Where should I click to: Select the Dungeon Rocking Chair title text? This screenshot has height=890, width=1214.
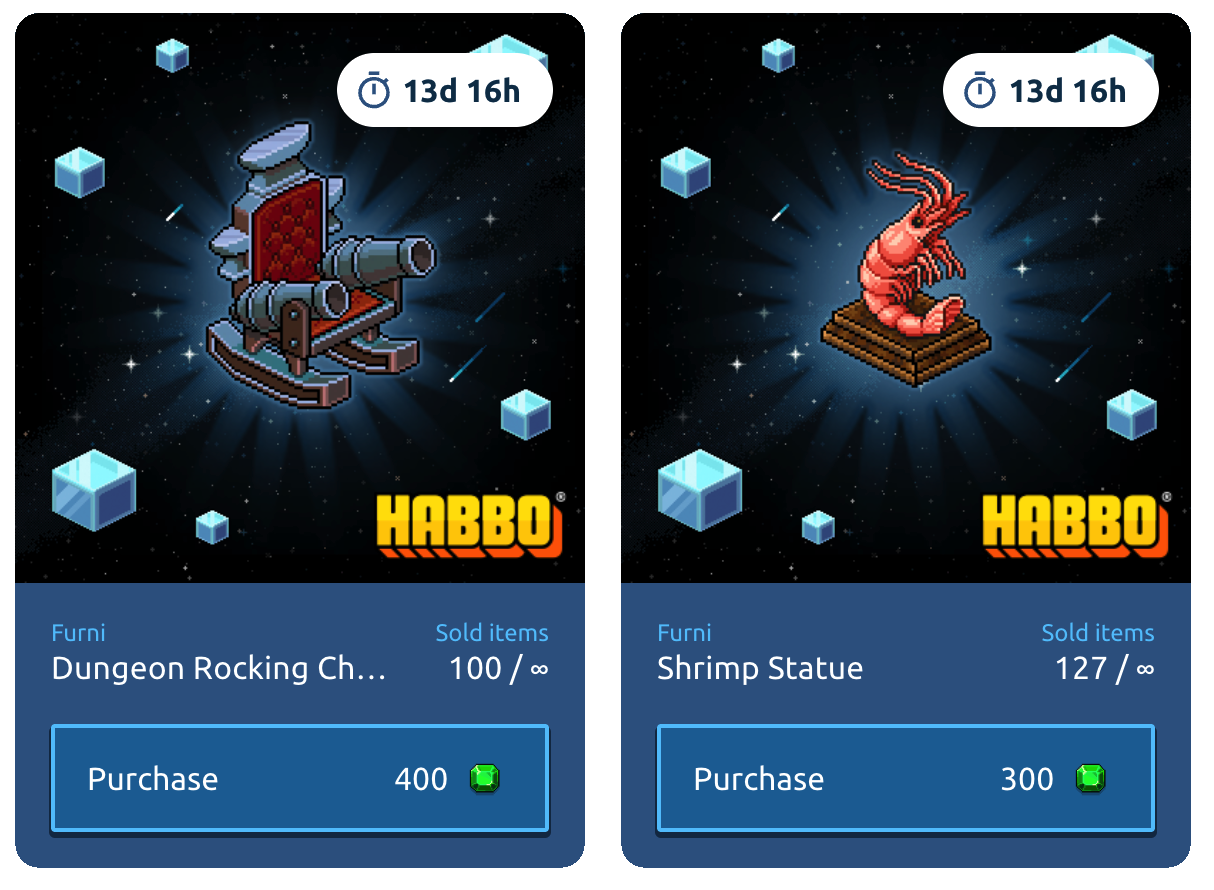218,668
